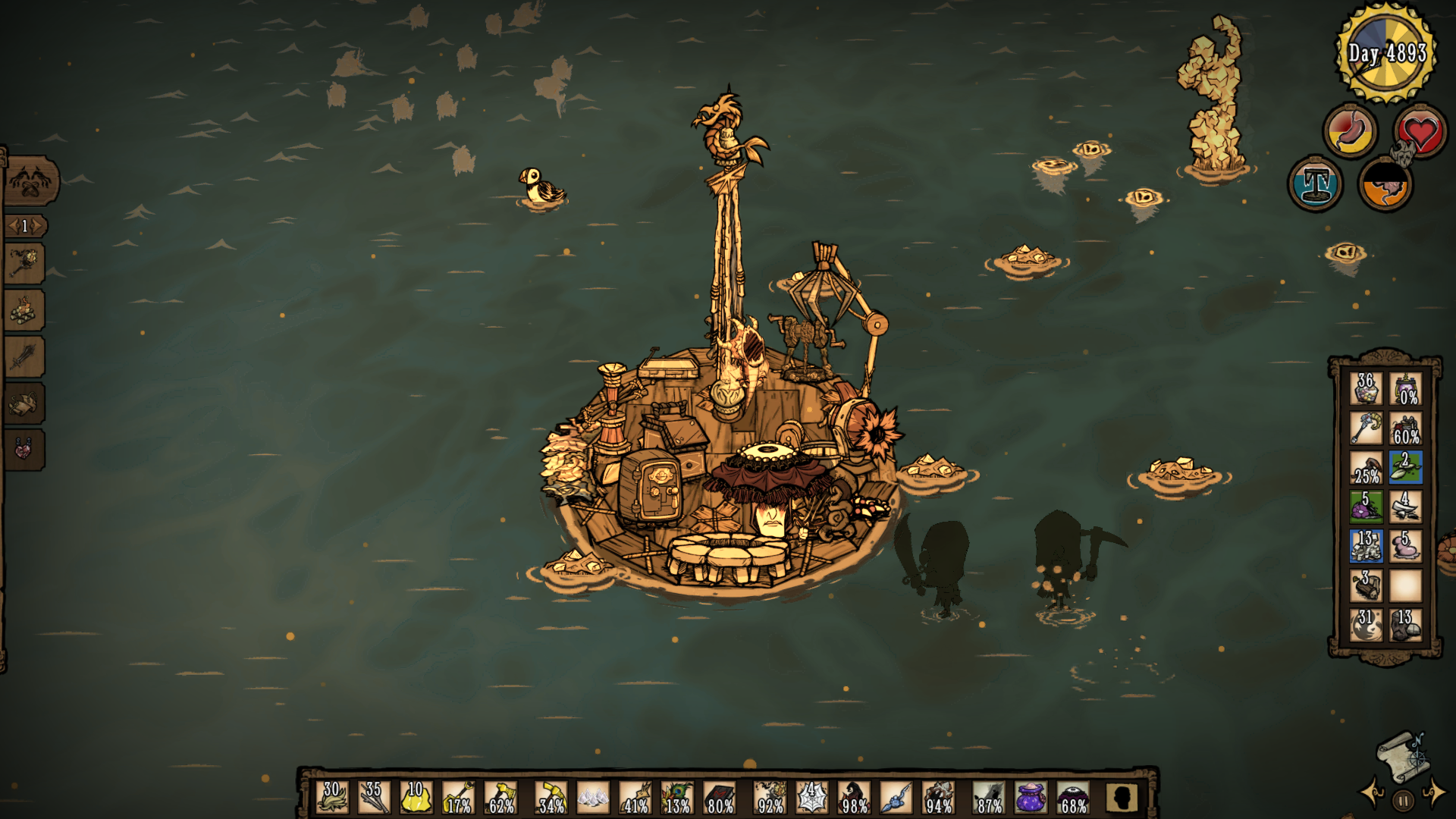This screenshot has height=819, width=1456.
Task: Select the telltale heart pinned recipe
Action: 24,449
